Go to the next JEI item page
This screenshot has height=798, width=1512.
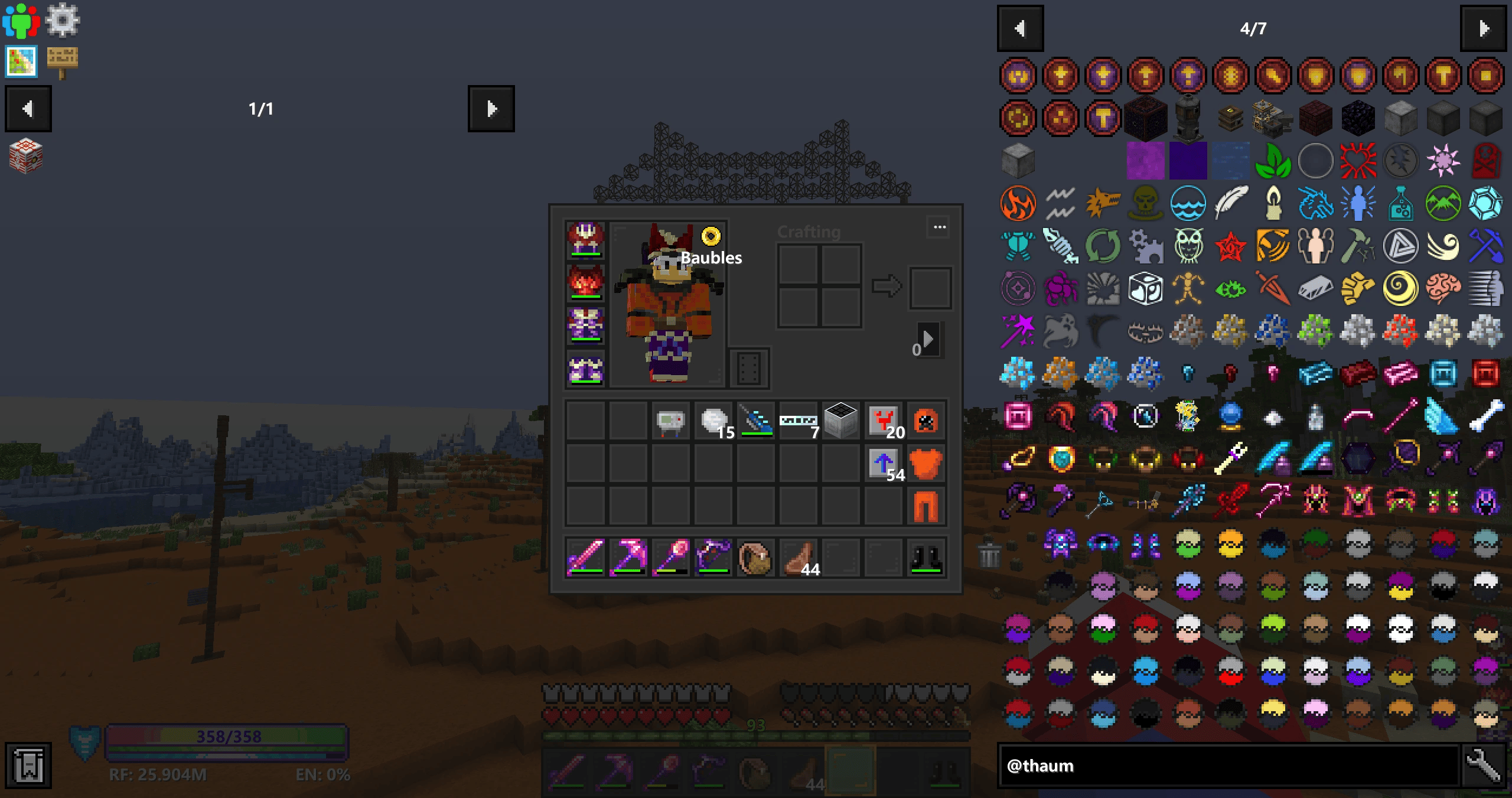point(1482,28)
